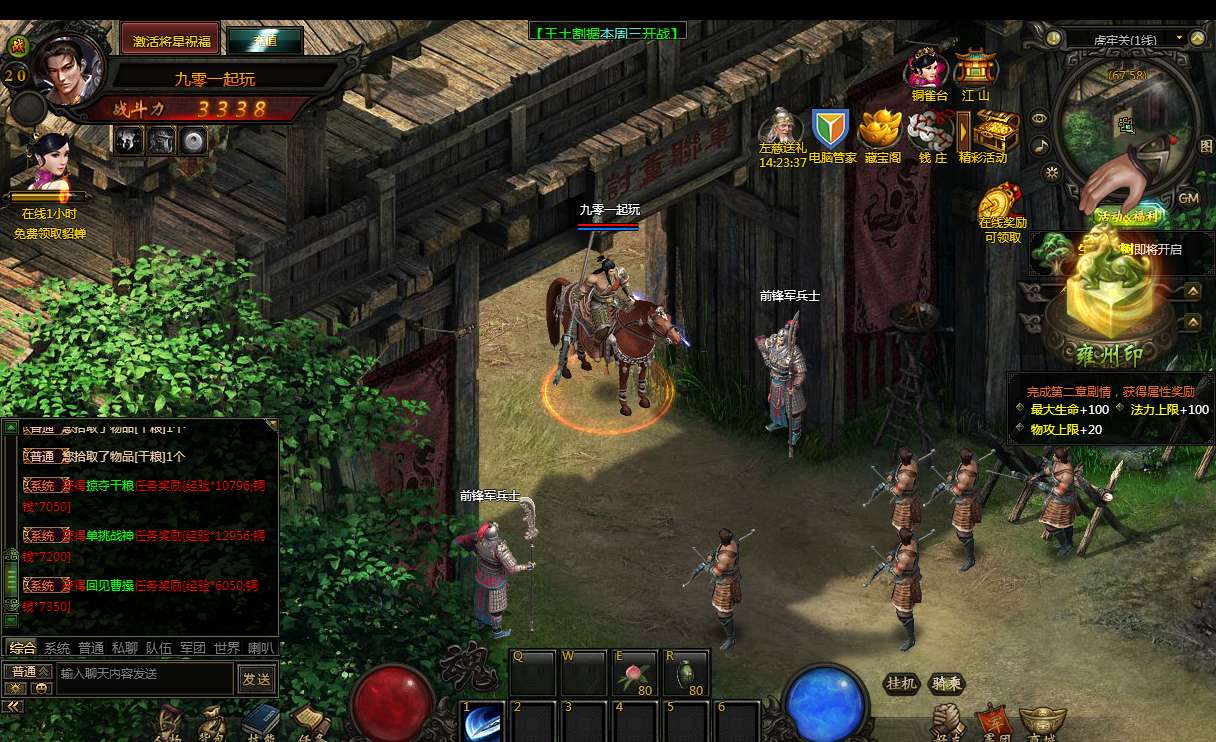
Task: Switch to the 系统 chat tab
Action: [57, 648]
